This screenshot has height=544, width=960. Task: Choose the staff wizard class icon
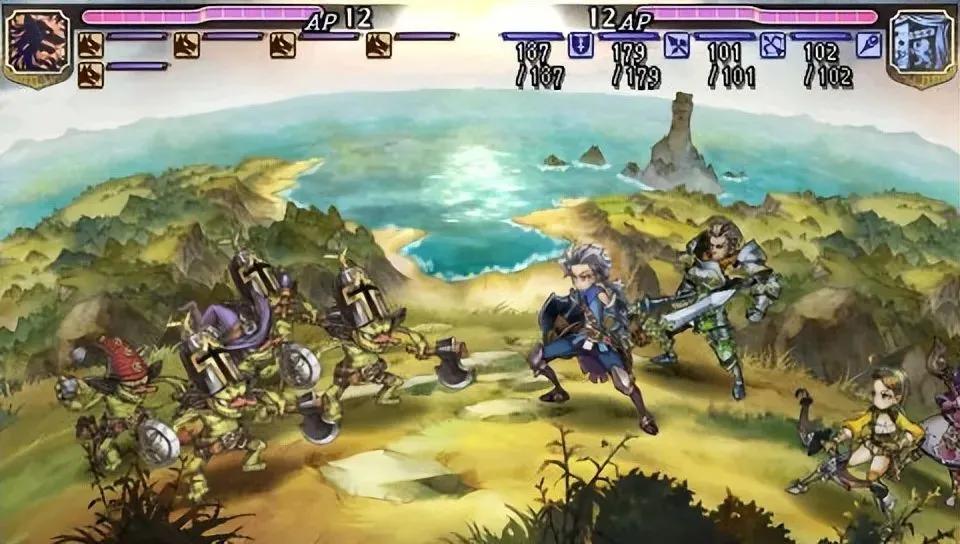868,45
